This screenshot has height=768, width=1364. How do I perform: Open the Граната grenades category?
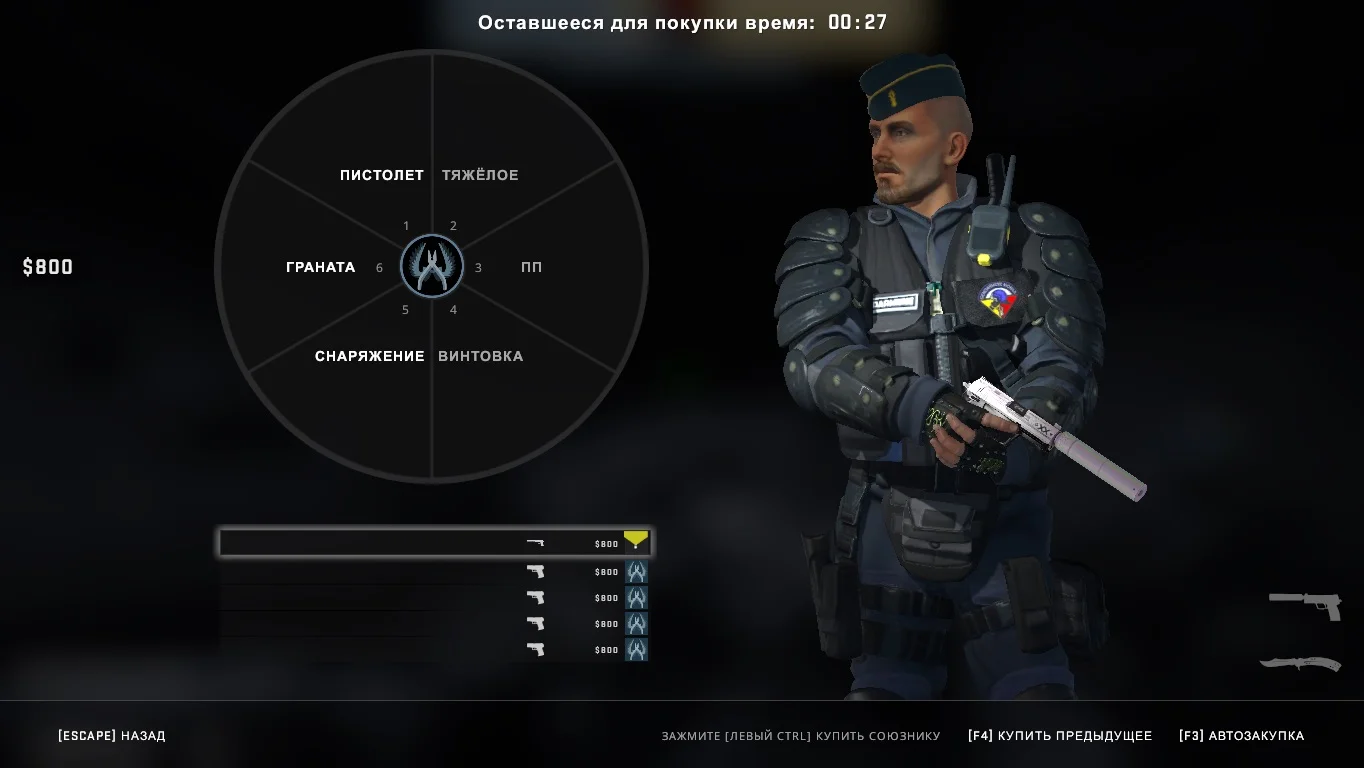click(x=320, y=267)
